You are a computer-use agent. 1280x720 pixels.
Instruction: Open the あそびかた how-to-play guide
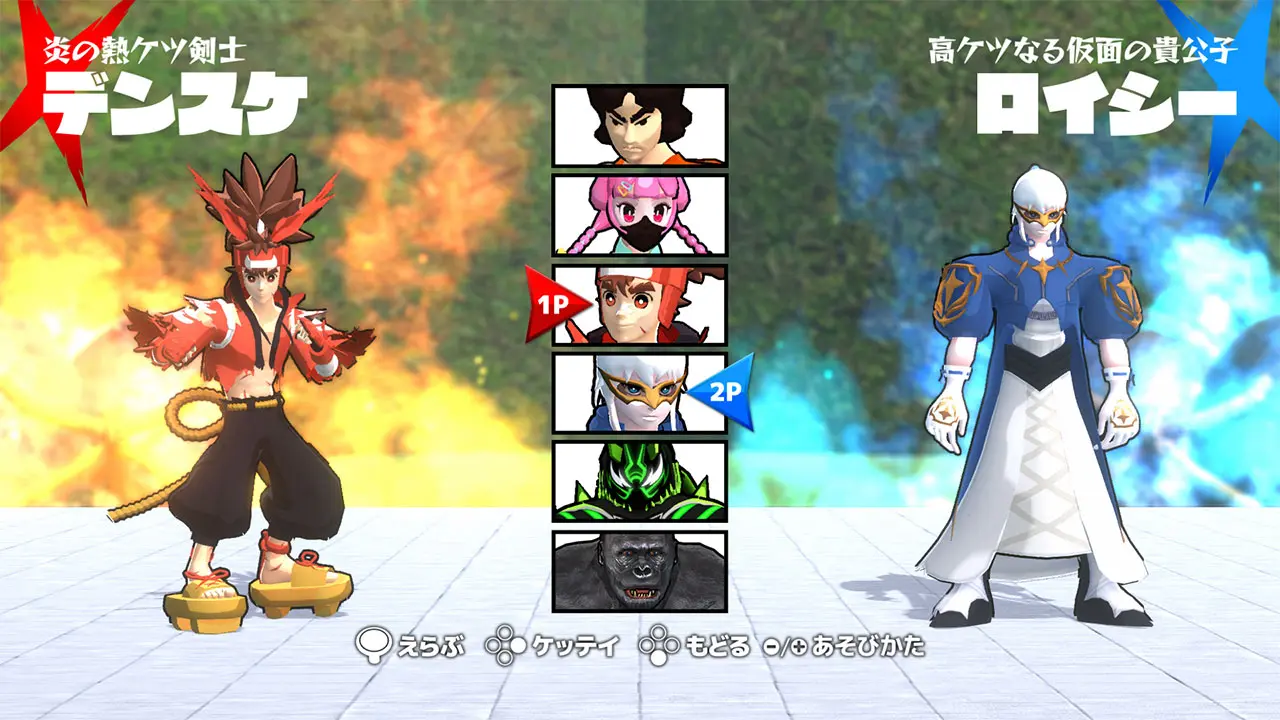tap(870, 646)
